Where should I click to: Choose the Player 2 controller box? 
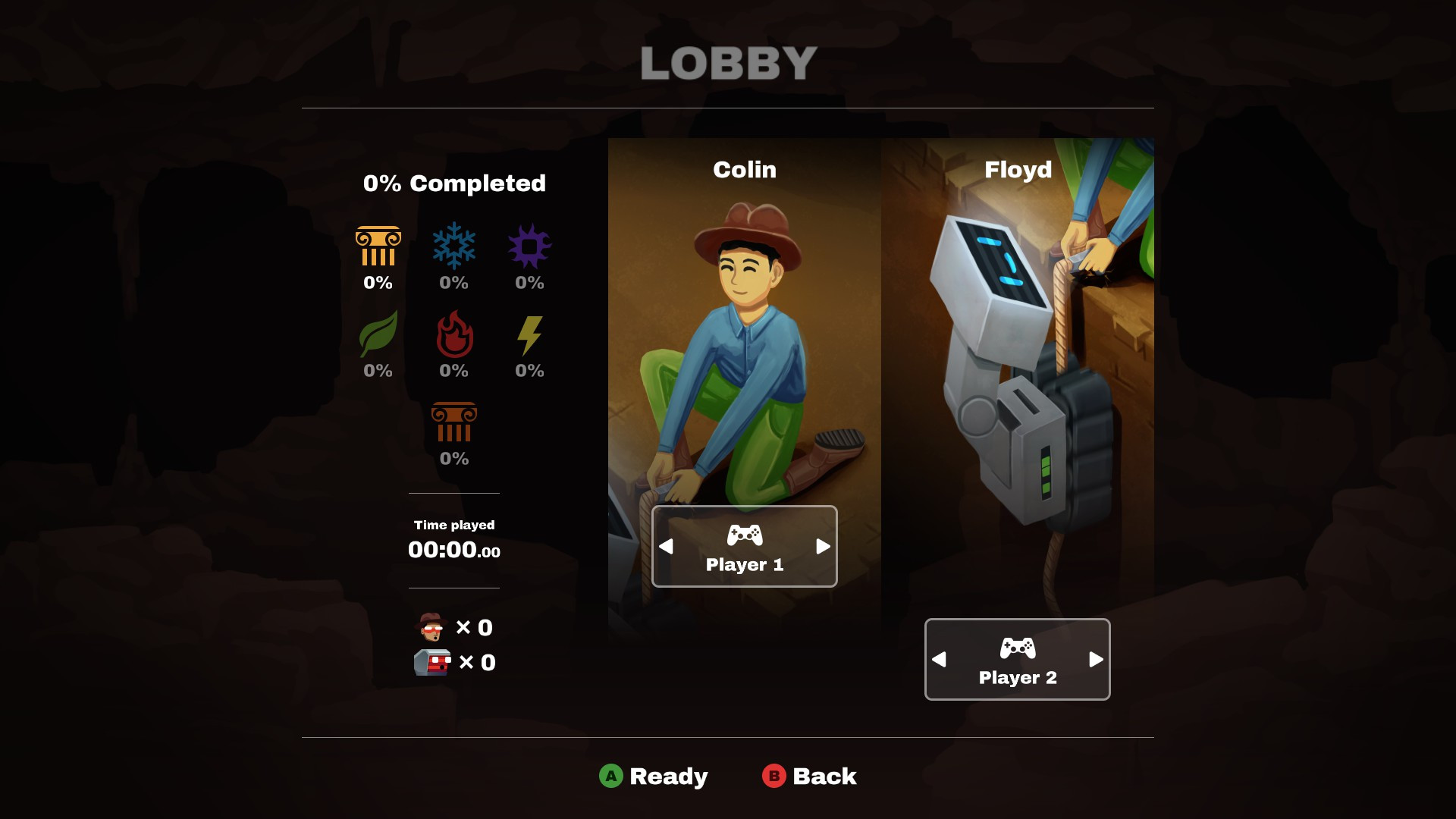[x=1017, y=660]
